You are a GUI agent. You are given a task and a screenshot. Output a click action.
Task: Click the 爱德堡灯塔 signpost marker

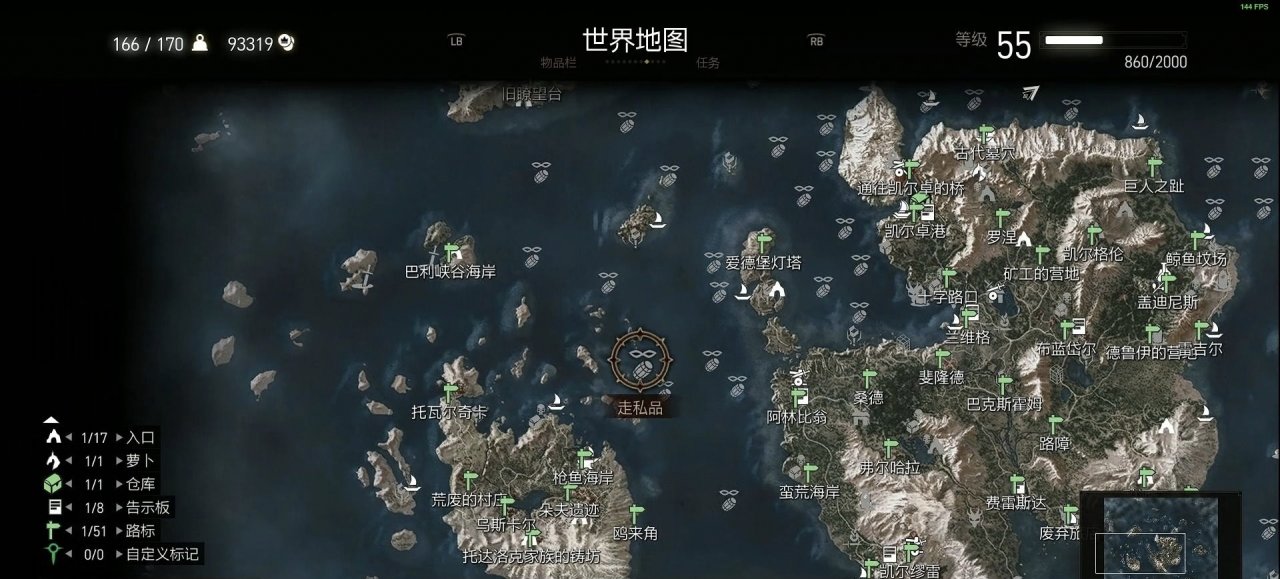click(x=766, y=242)
